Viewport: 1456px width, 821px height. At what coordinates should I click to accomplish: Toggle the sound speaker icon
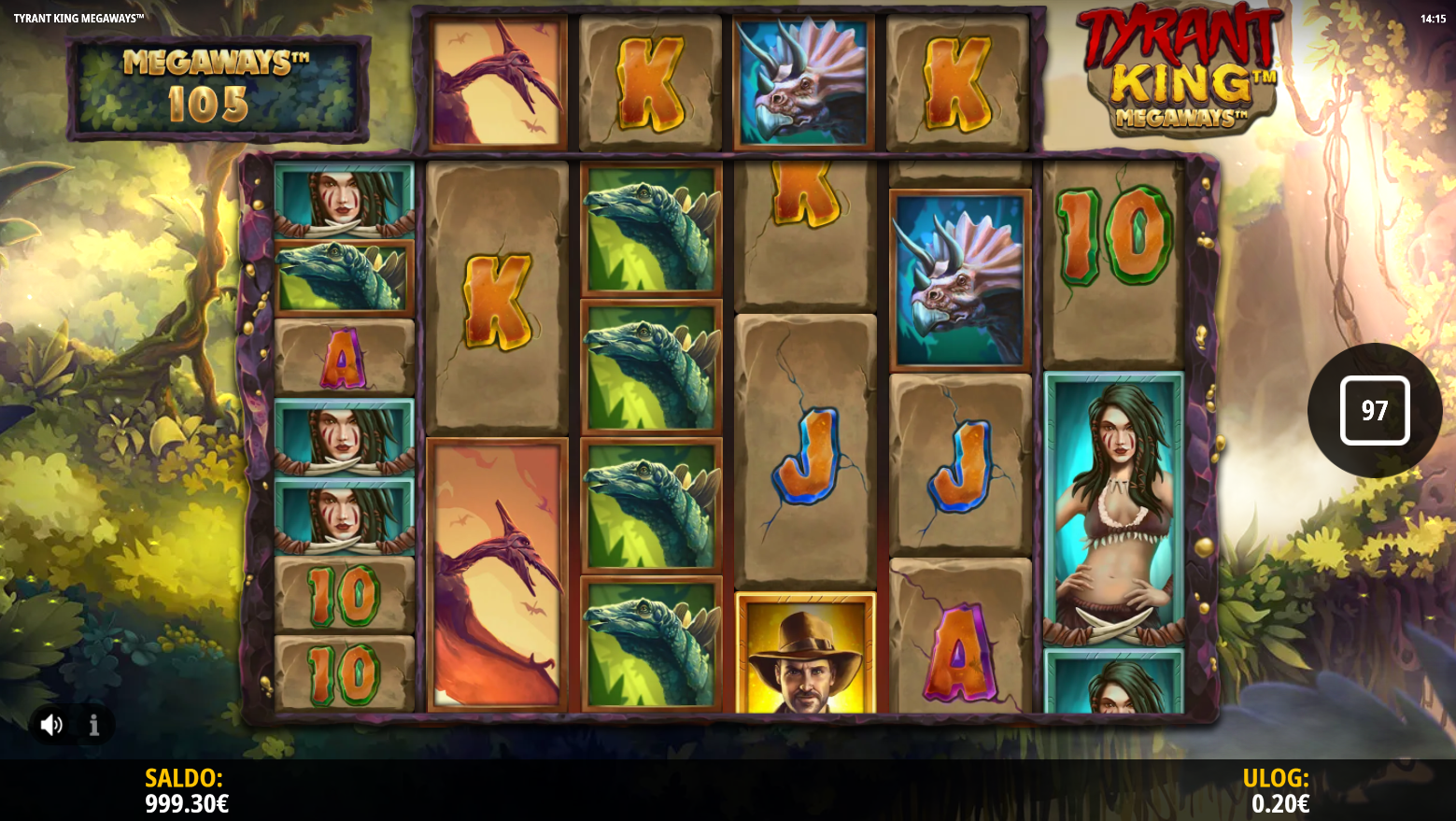point(51,725)
